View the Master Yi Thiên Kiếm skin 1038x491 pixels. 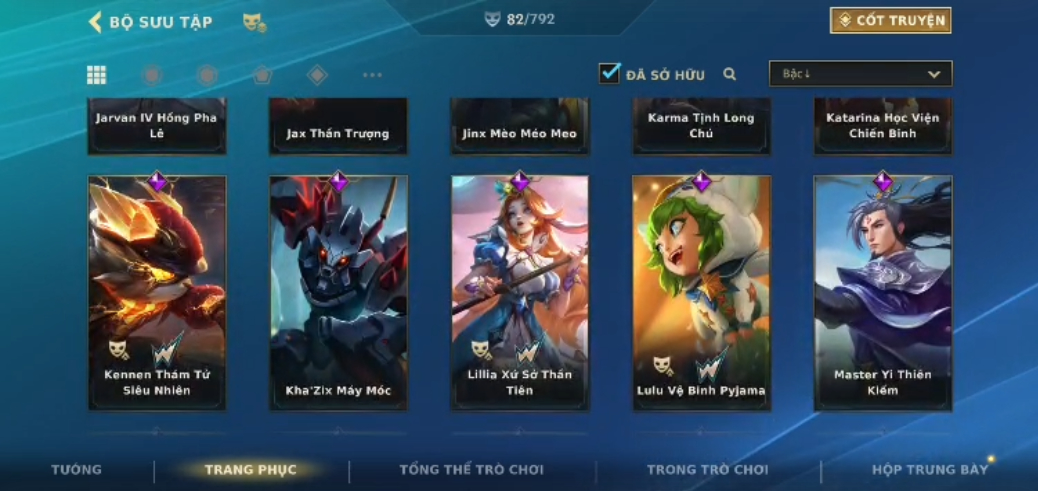coord(883,292)
